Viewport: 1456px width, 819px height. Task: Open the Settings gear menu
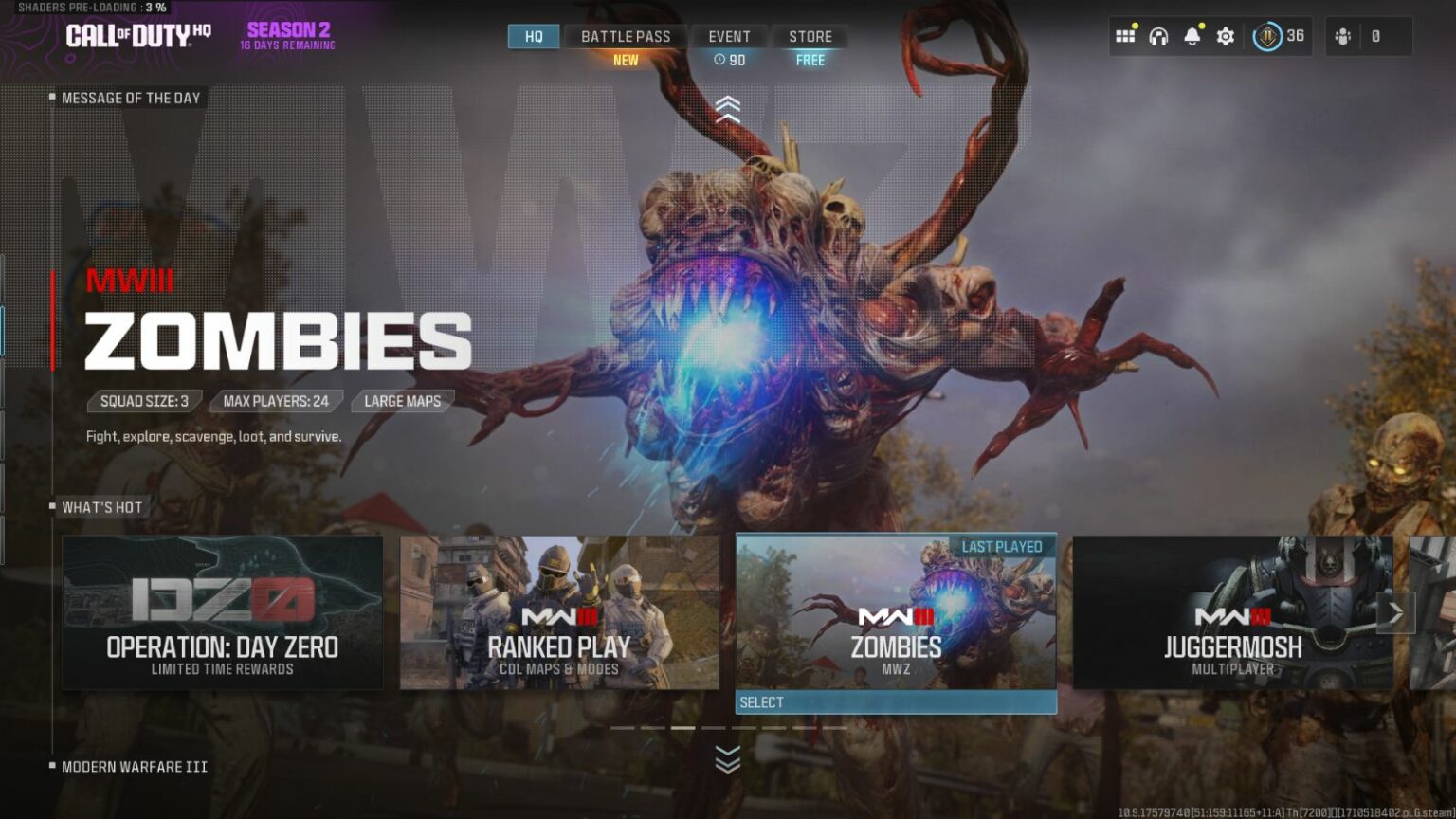pos(1225,35)
